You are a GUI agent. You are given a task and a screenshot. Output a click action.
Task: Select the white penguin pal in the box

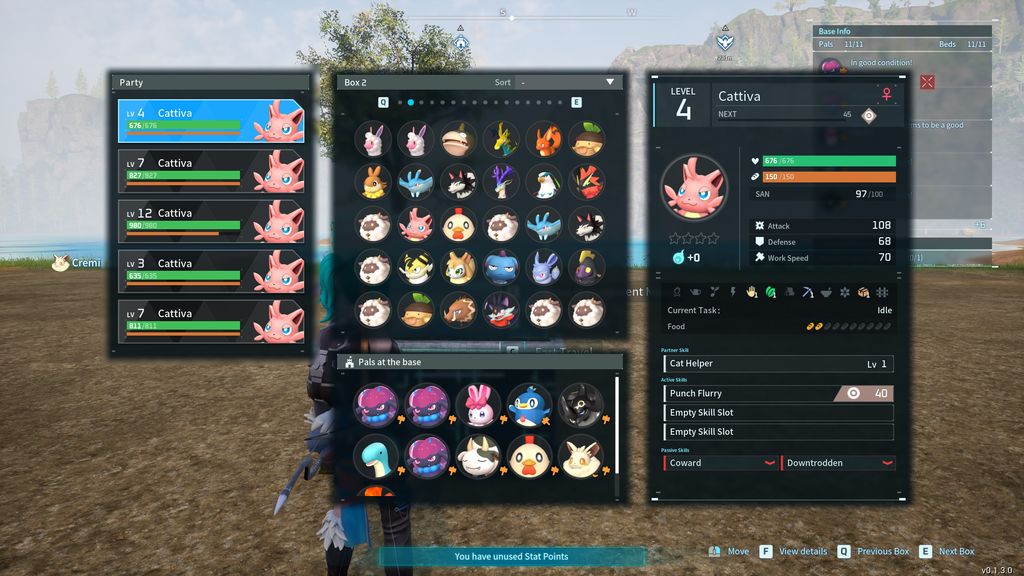pos(544,181)
